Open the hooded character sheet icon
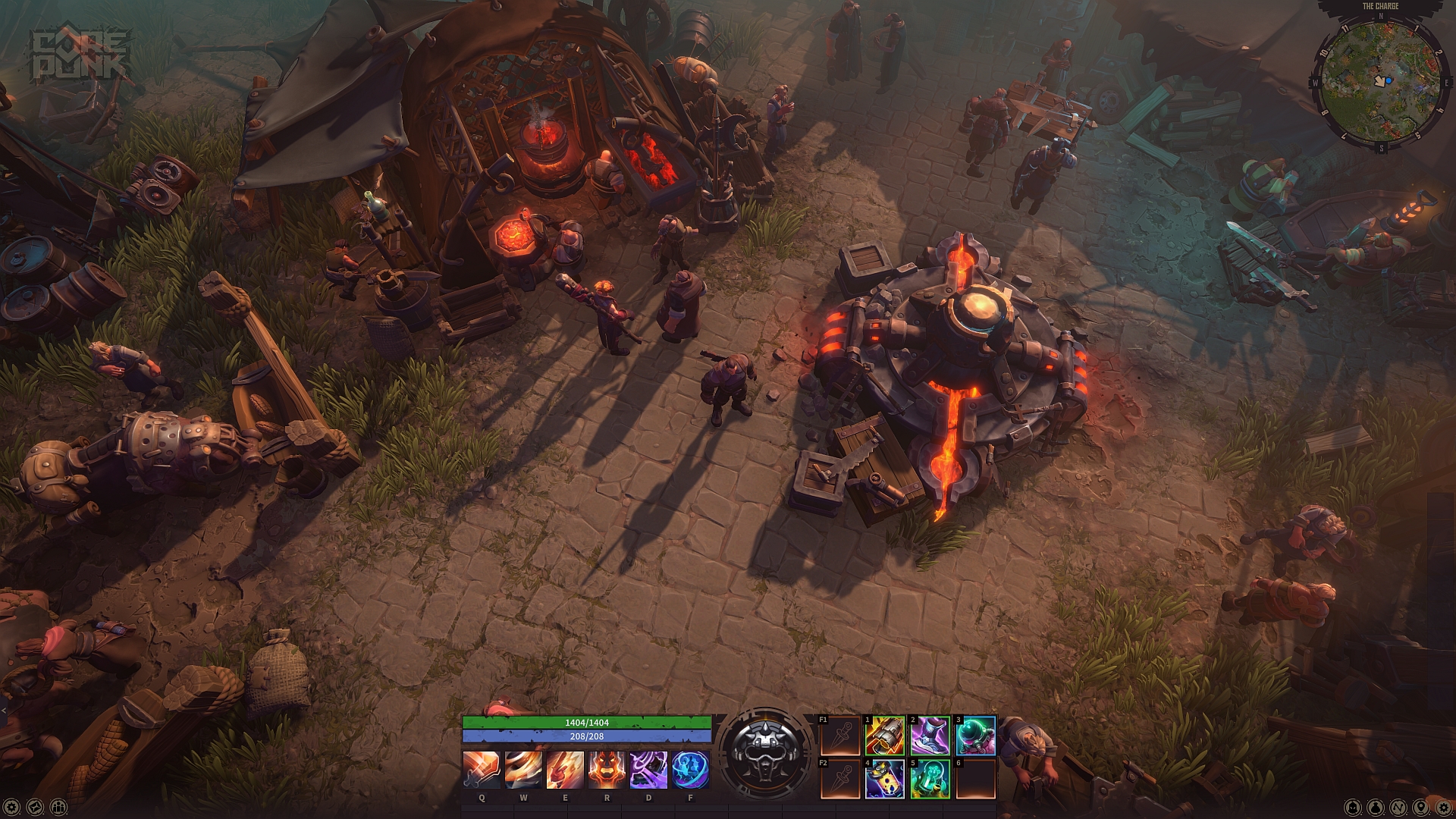1456x819 pixels. [1353, 807]
